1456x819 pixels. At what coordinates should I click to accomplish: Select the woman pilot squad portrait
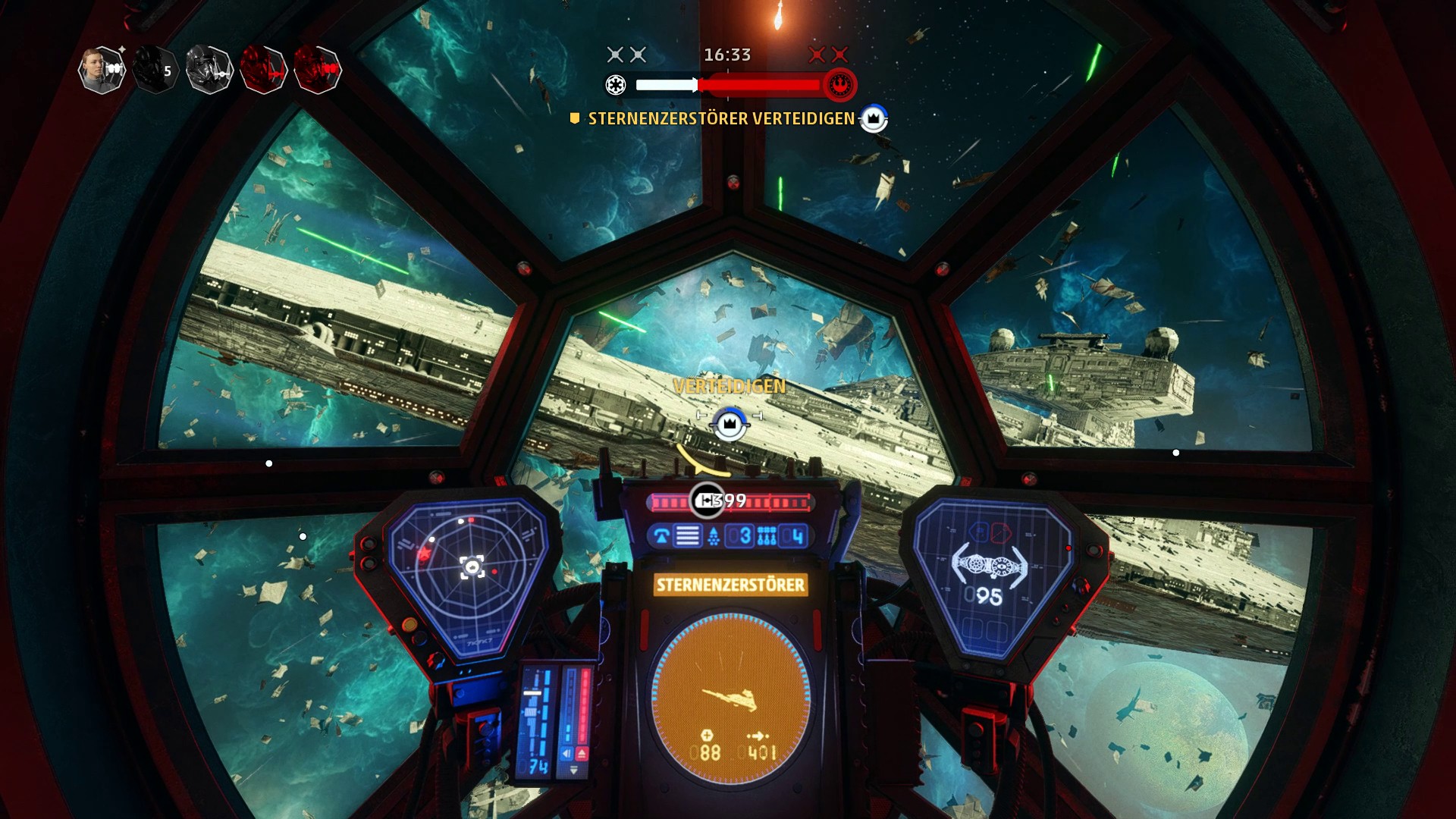[x=102, y=70]
